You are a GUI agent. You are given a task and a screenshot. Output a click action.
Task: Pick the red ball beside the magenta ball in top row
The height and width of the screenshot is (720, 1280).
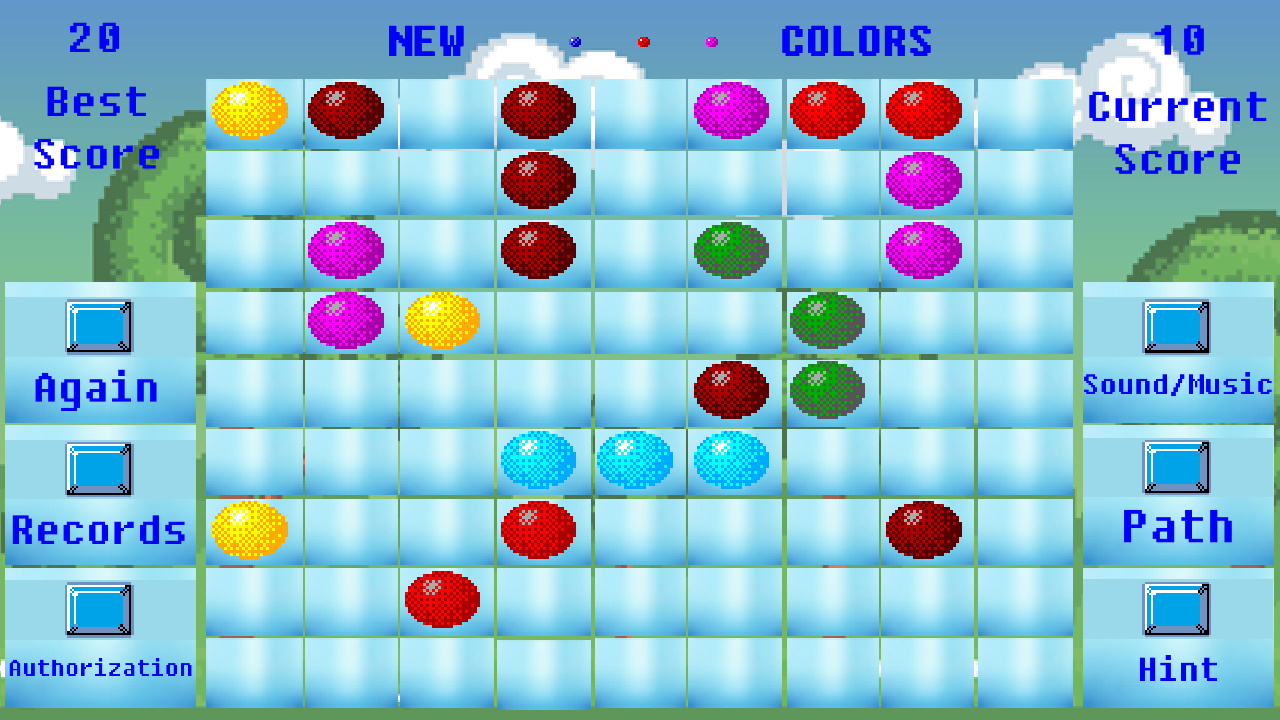[828, 110]
